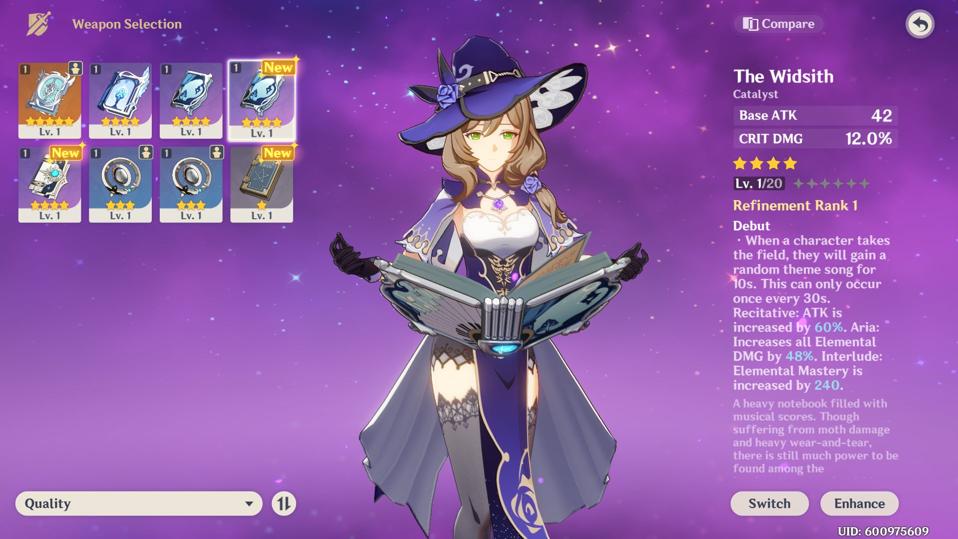Choose the blue book with tree emblem
Viewport: 958px width, 539px height.
(120, 98)
